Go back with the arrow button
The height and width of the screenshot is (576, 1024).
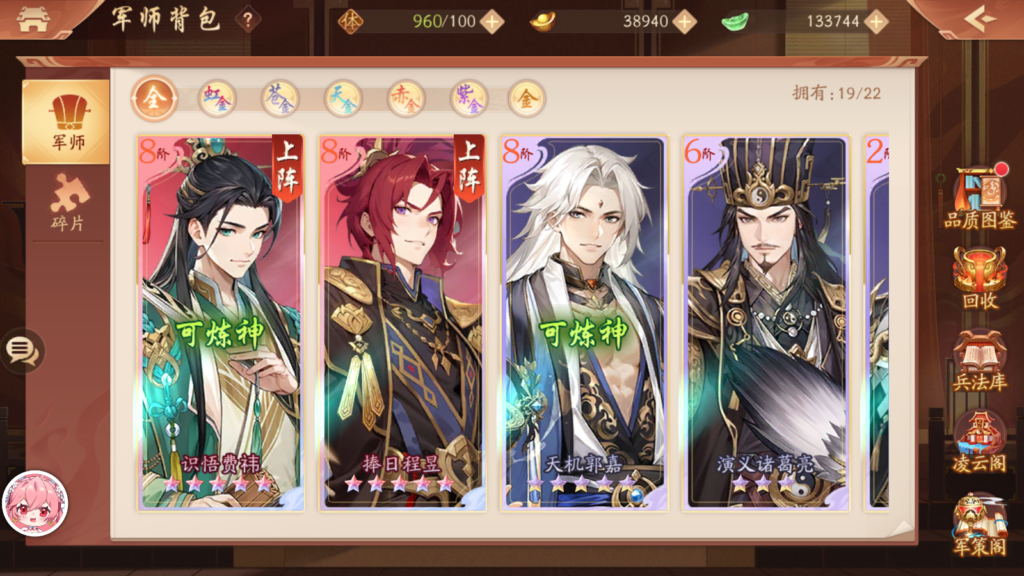tap(980, 18)
